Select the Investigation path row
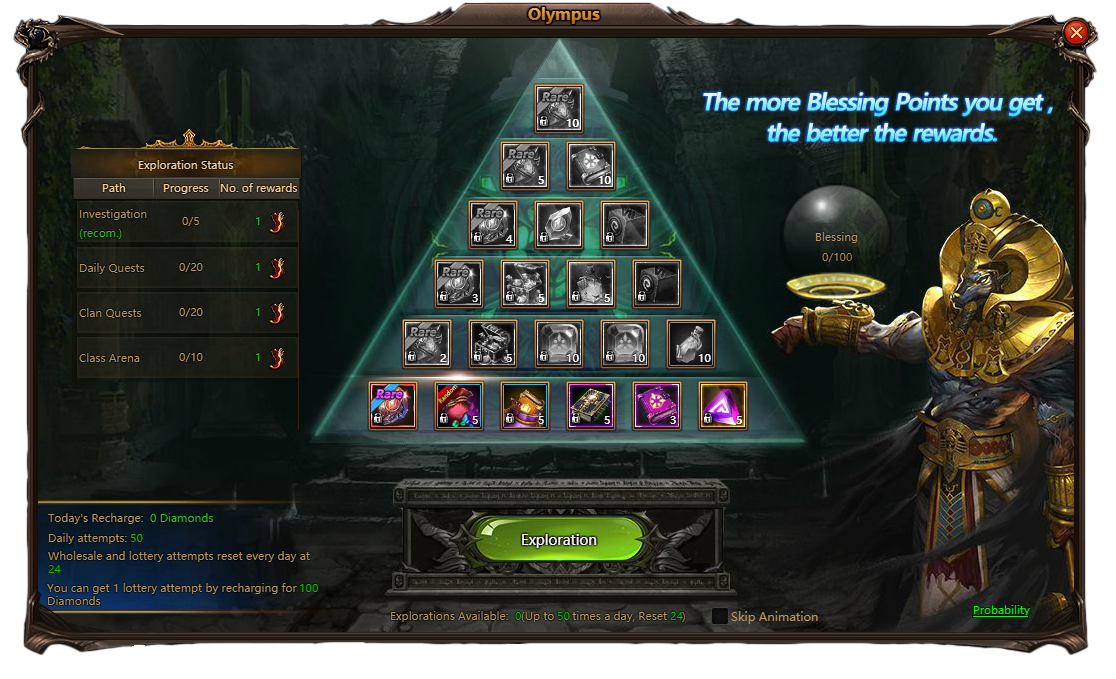This screenshot has height=679, width=1116. pos(187,222)
